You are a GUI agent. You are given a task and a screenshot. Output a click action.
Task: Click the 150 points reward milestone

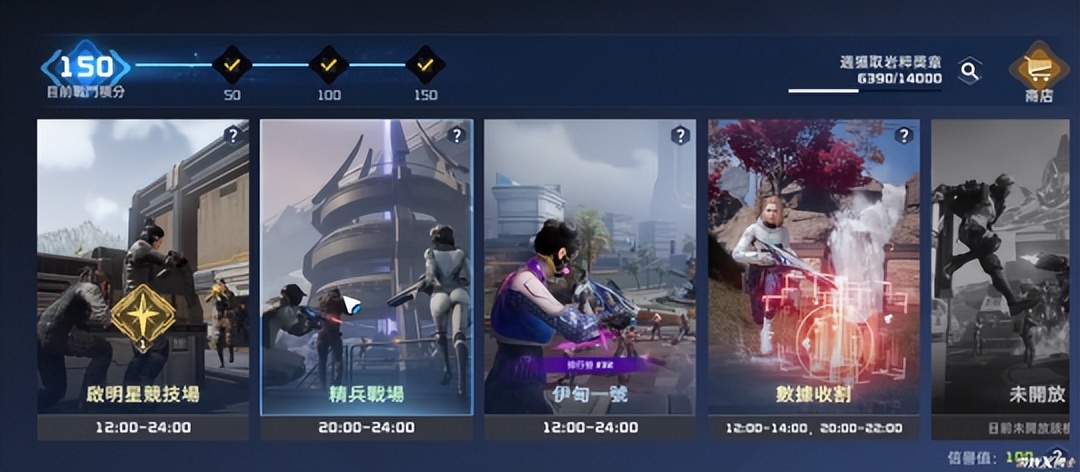tap(425, 66)
